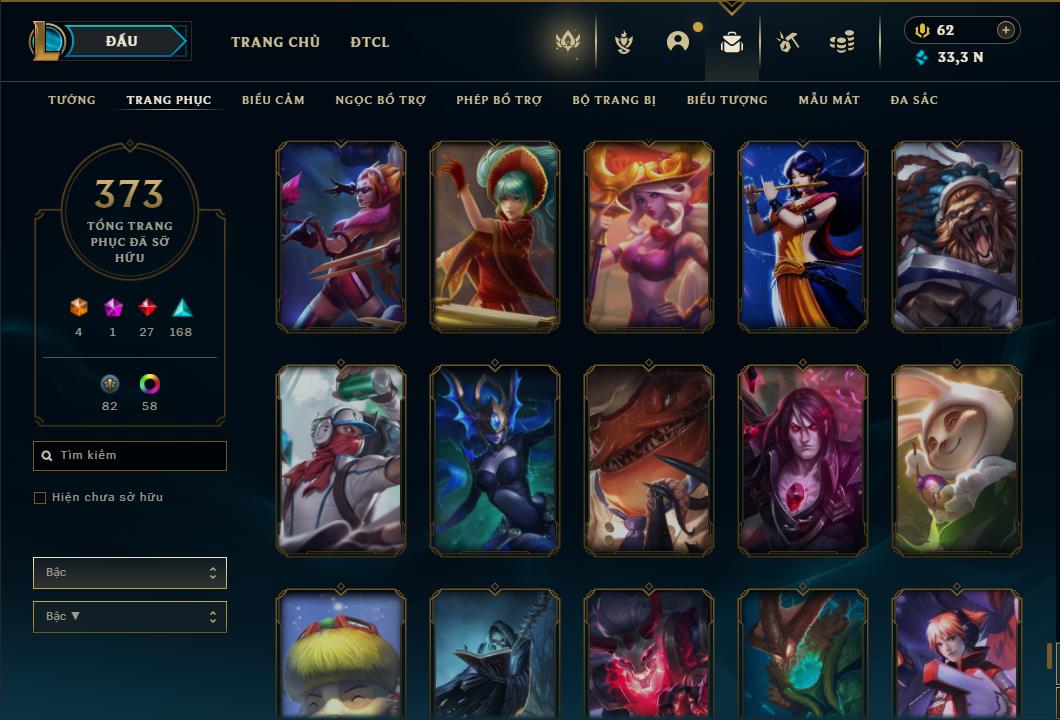Open the first Bậc dropdown
Image resolution: width=1060 pixels, height=720 pixels.
[x=130, y=573]
